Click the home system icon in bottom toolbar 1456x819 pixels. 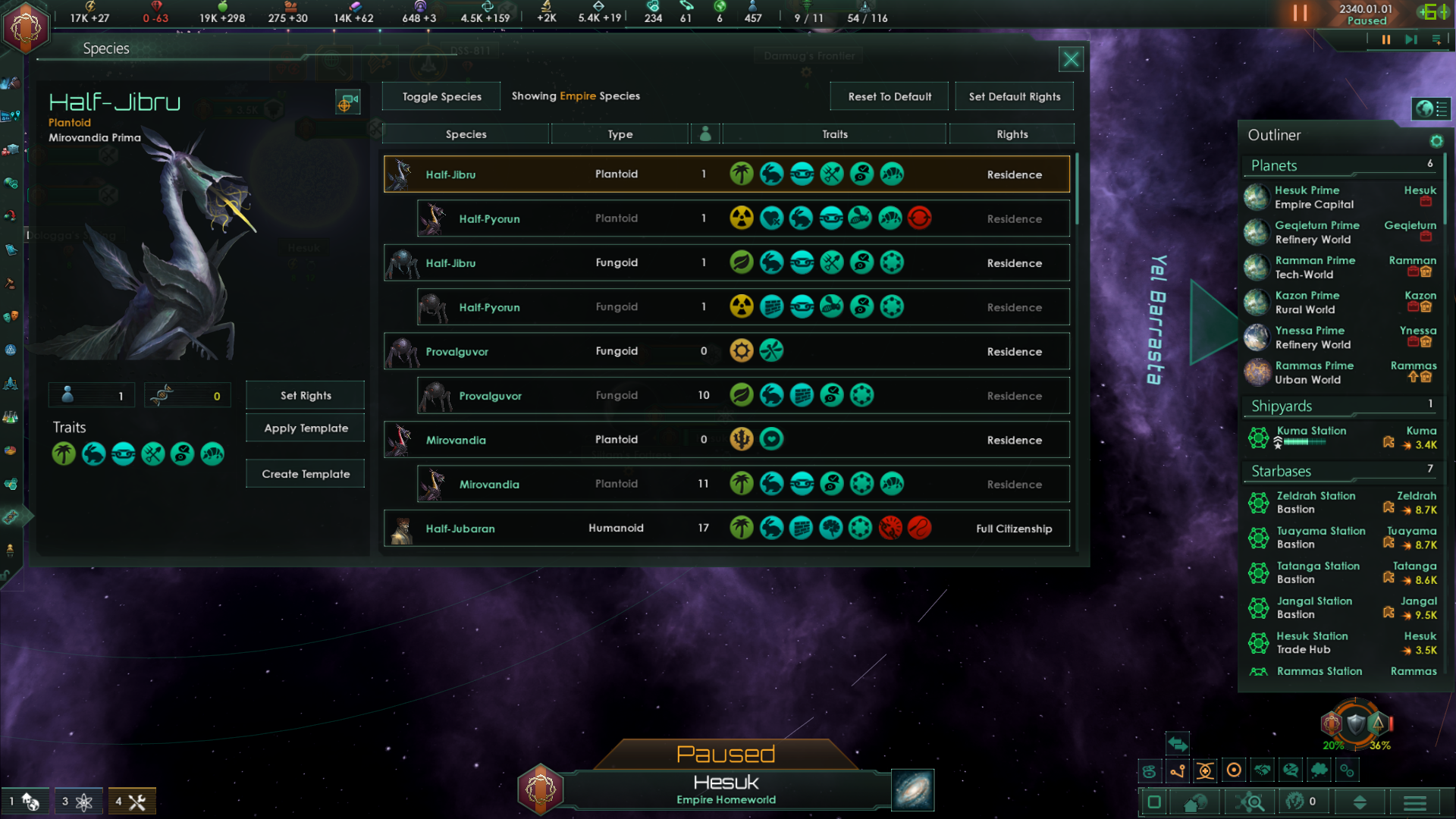point(1196,802)
